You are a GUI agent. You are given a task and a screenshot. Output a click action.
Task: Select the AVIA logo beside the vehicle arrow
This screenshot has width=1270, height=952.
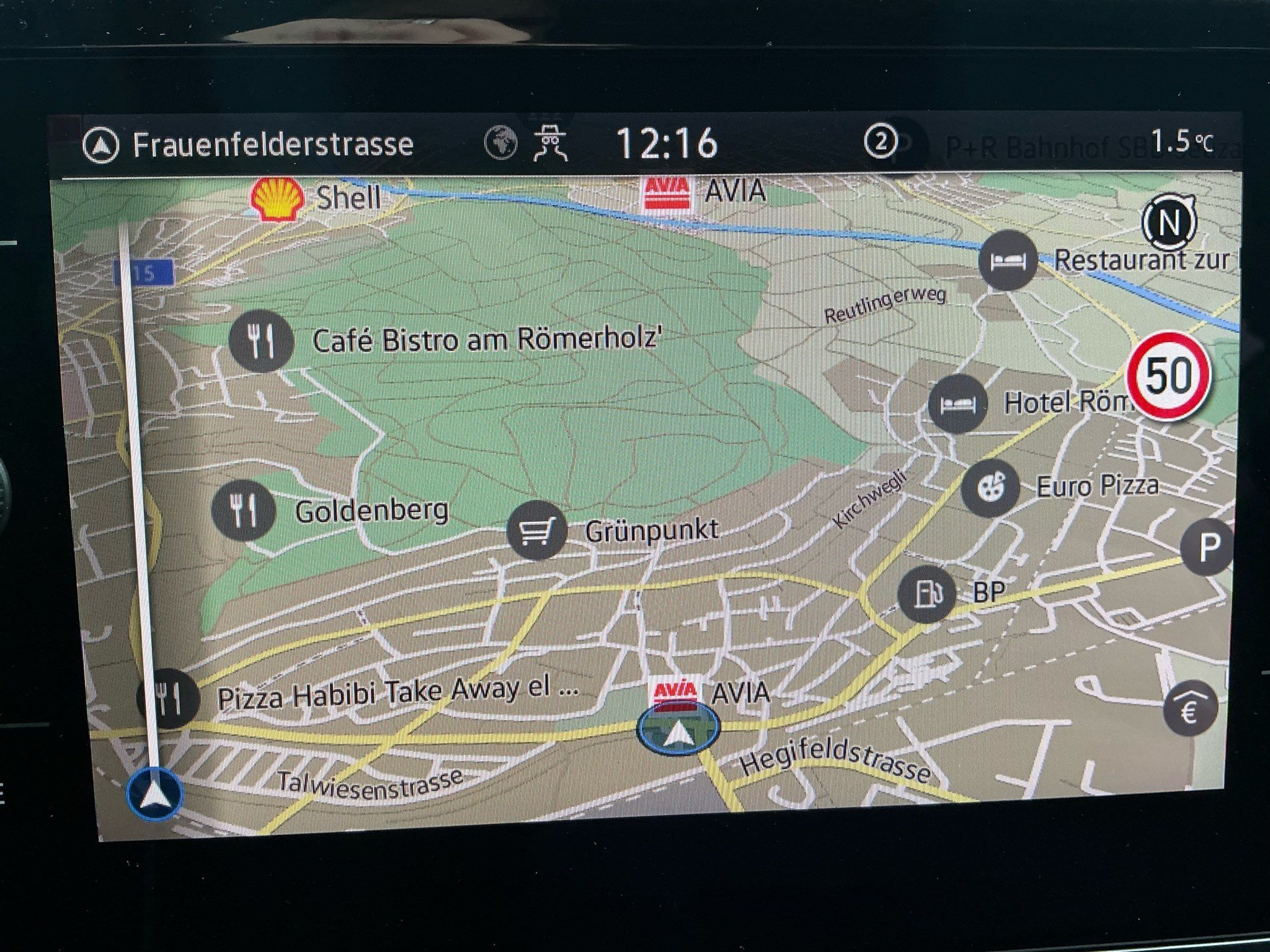pos(674,692)
